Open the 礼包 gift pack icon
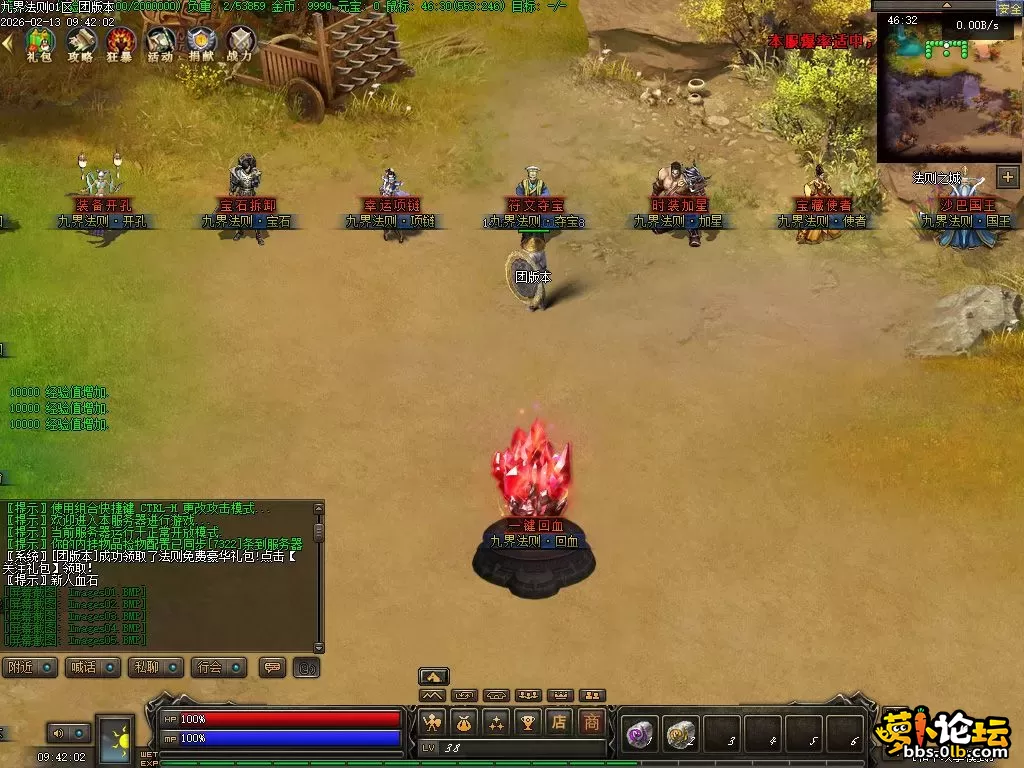This screenshot has width=1024, height=768. click(40, 42)
